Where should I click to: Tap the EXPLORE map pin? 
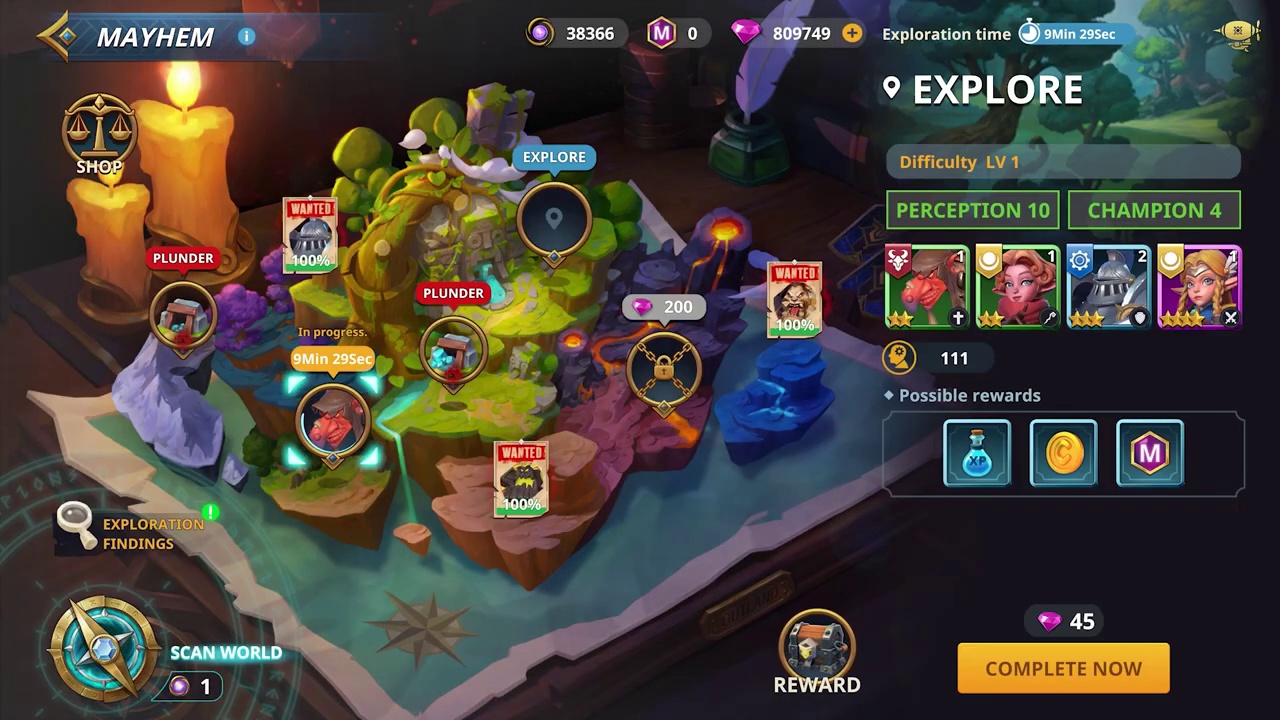[554, 218]
